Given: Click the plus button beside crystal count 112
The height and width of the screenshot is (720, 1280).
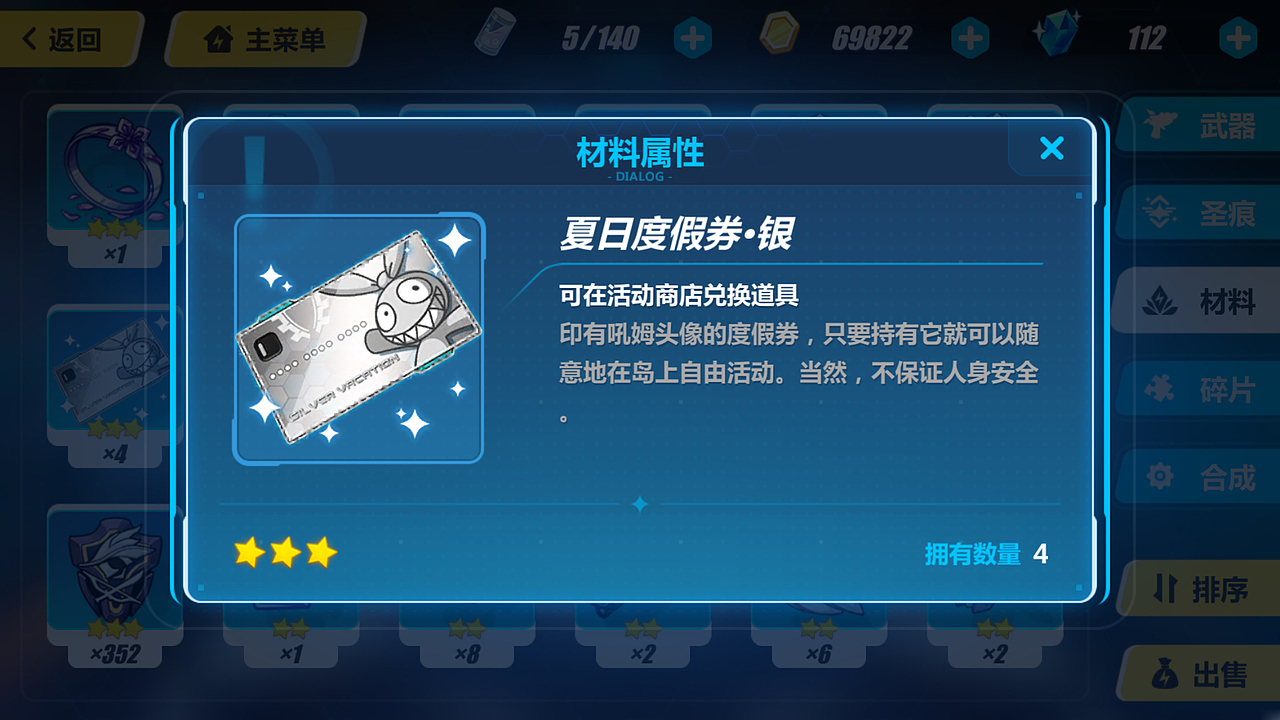Looking at the screenshot, I should (x=1236, y=36).
